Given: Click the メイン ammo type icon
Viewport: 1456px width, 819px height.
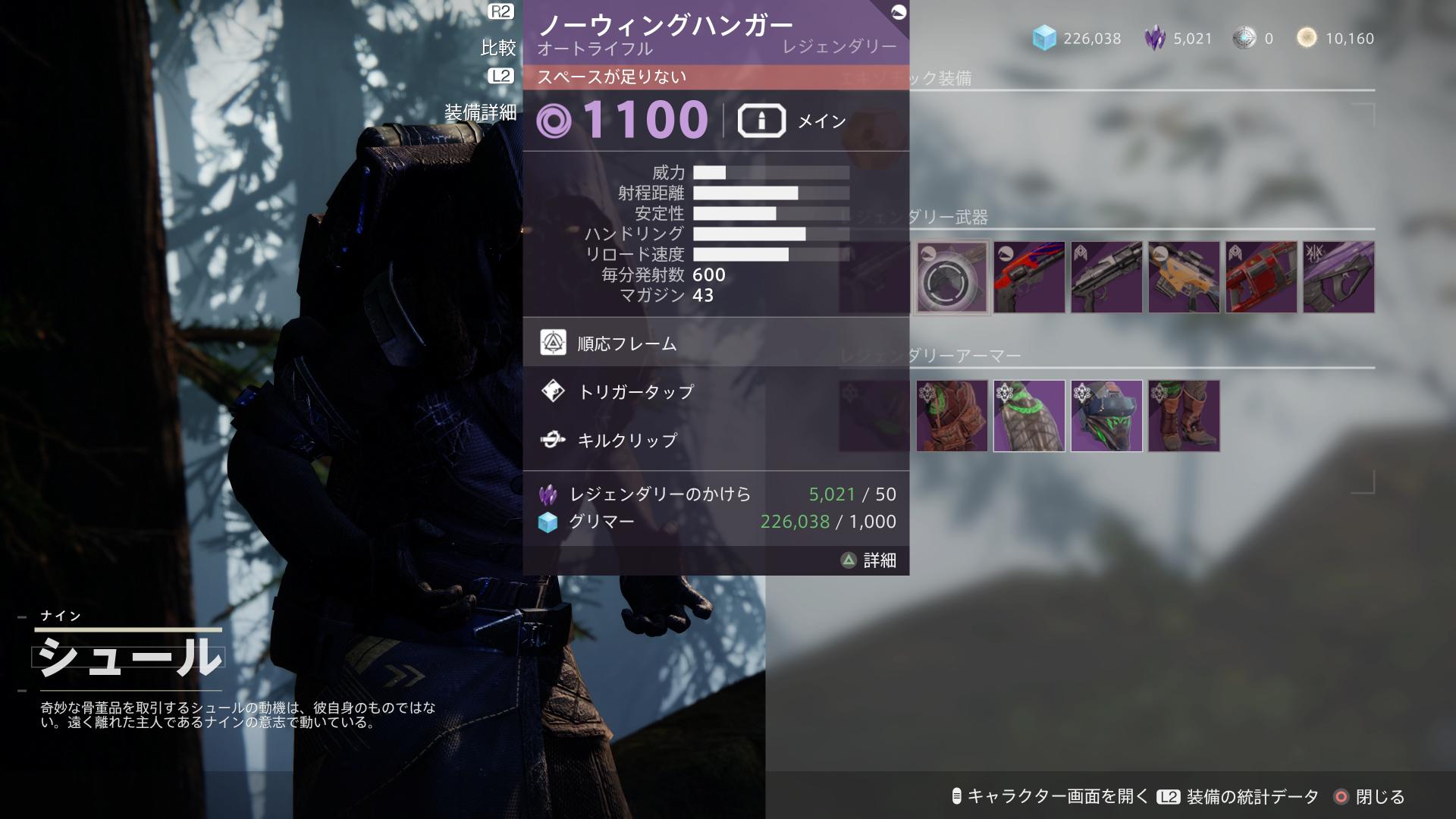Looking at the screenshot, I should (x=761, y=119).
